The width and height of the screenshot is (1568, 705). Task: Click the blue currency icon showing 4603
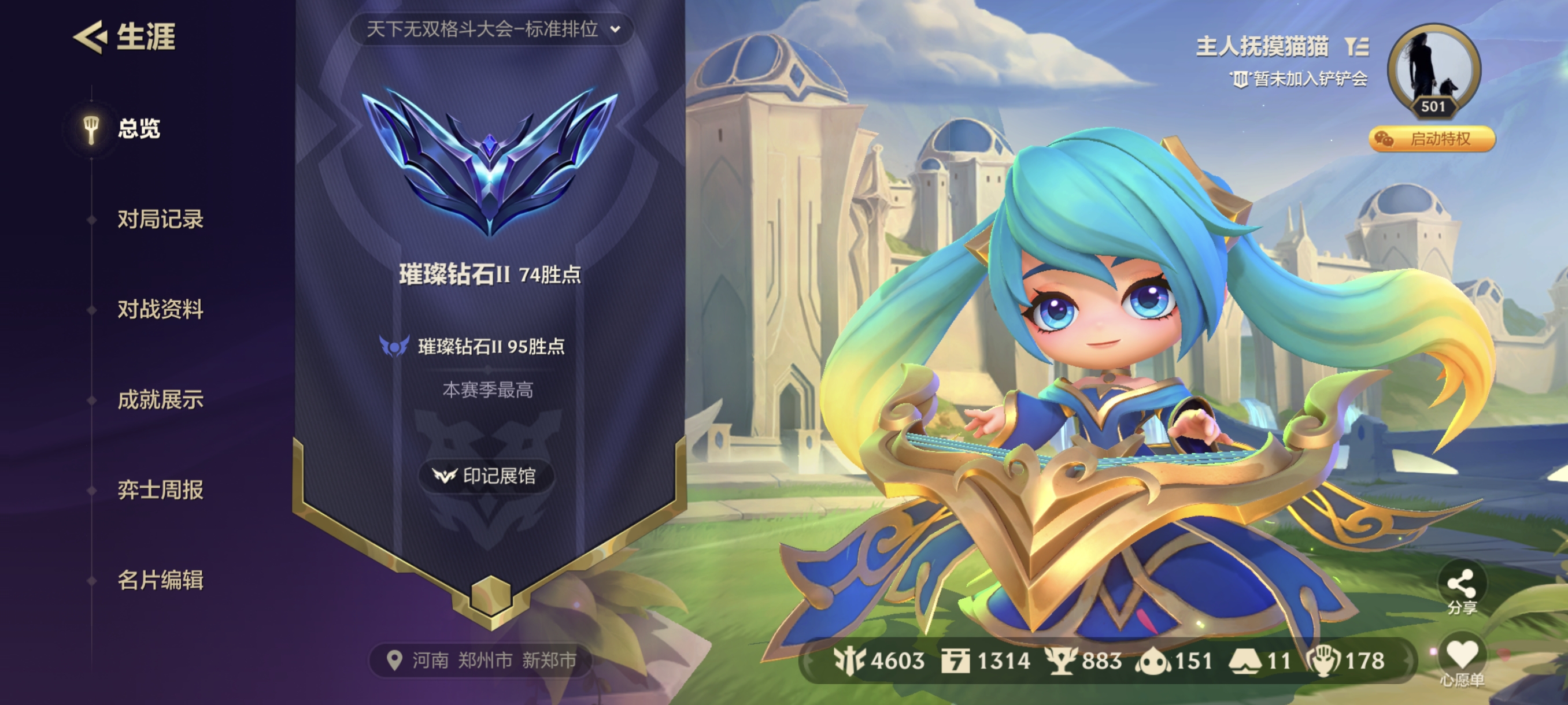click(850, 659)
